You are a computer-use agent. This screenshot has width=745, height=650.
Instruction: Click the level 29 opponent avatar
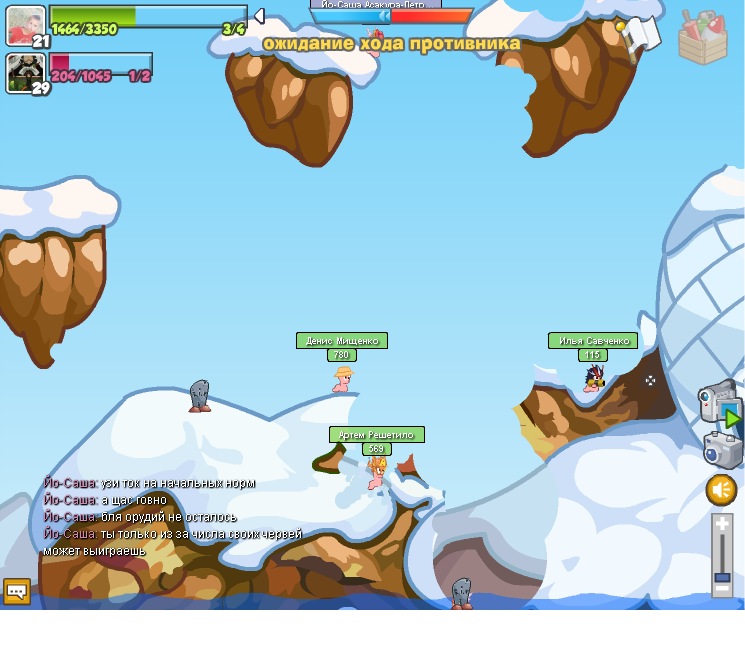(24, 71)
